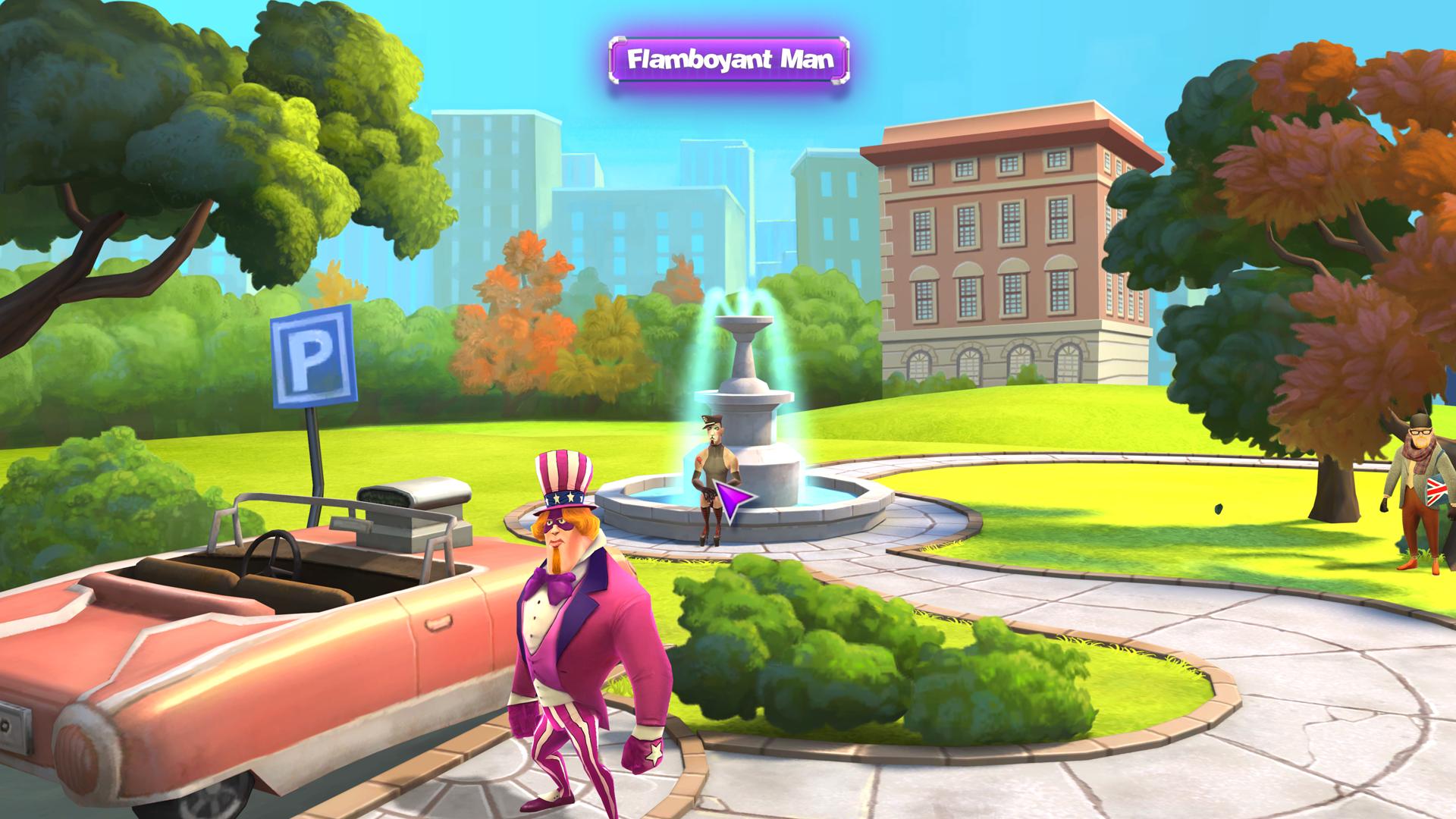Click the car door handle

pyautogui.click(x=438, y=622)
